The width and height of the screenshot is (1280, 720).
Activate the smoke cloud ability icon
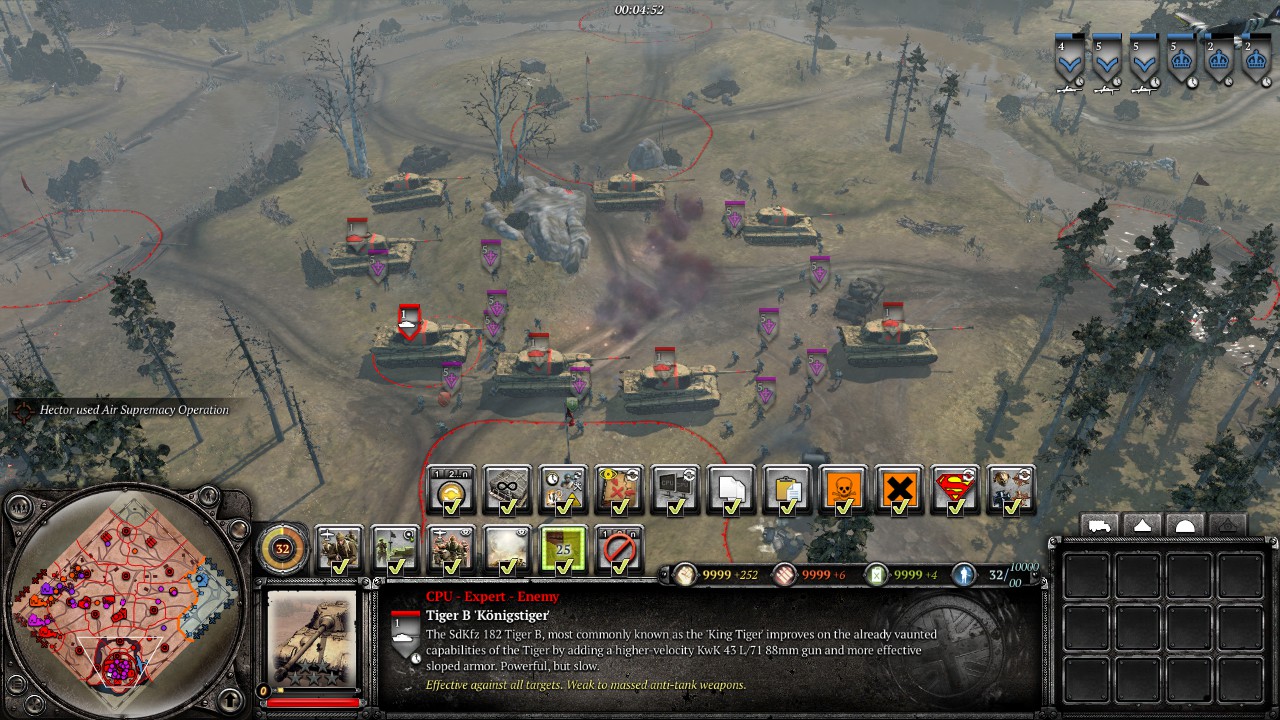pos(507,549)
